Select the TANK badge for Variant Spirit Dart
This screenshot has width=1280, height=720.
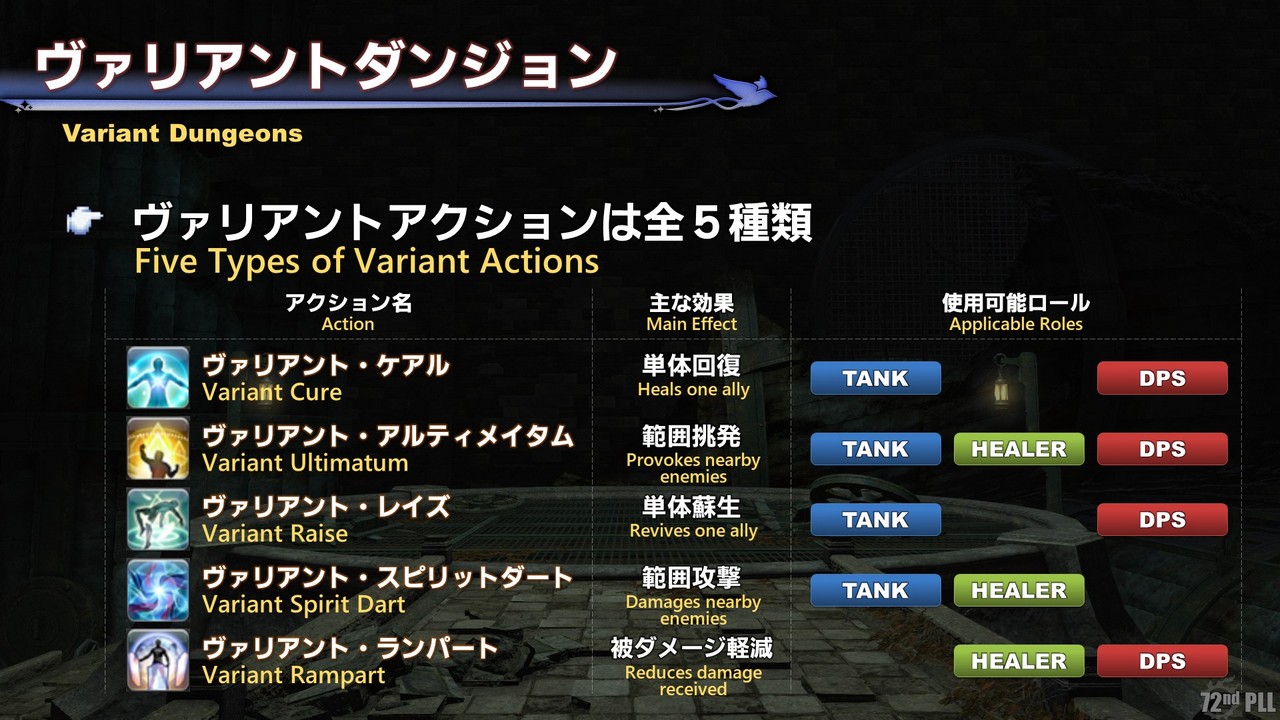pos(875,591)
